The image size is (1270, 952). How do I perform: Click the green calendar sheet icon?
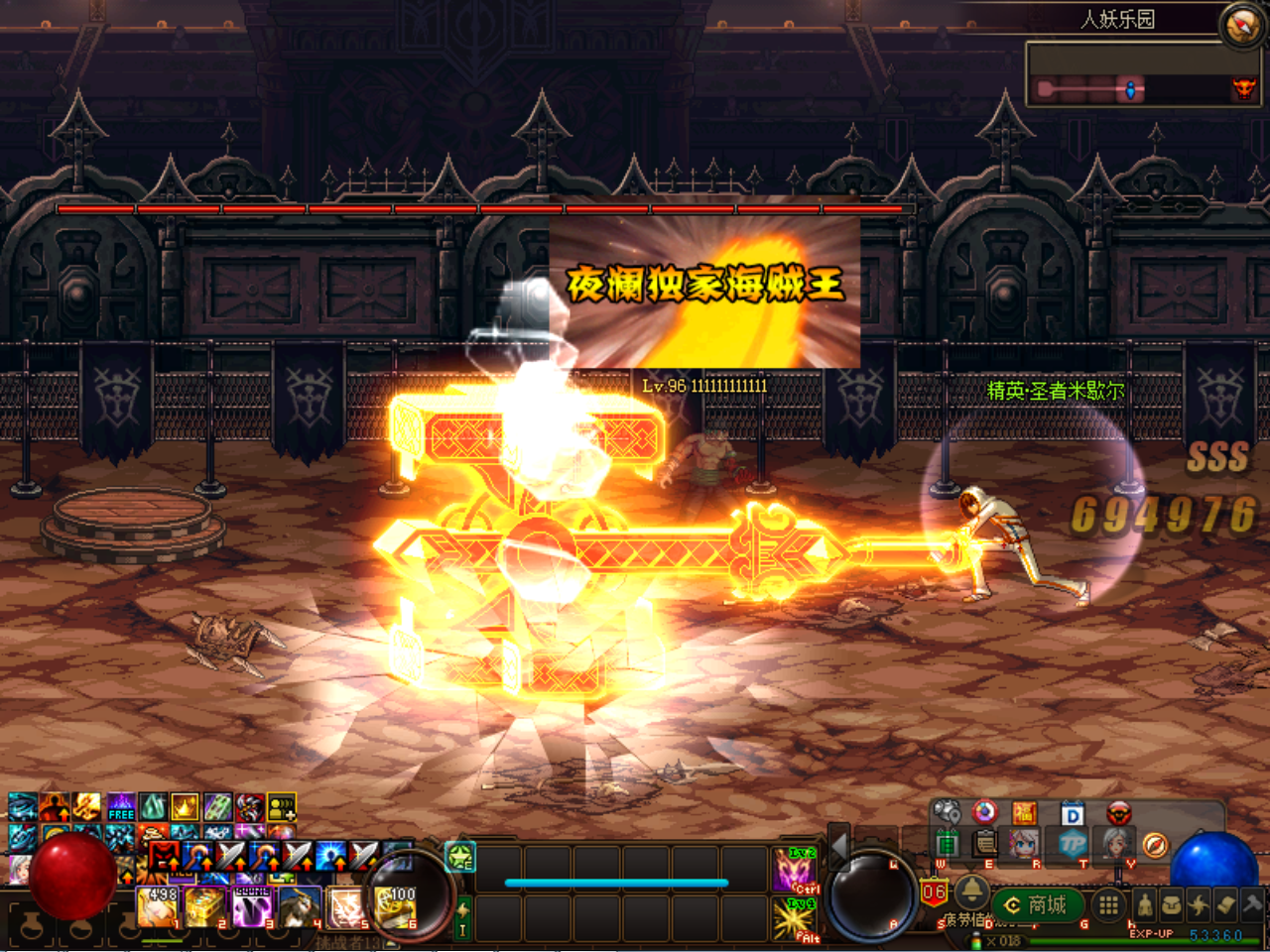tap(947, 845)
